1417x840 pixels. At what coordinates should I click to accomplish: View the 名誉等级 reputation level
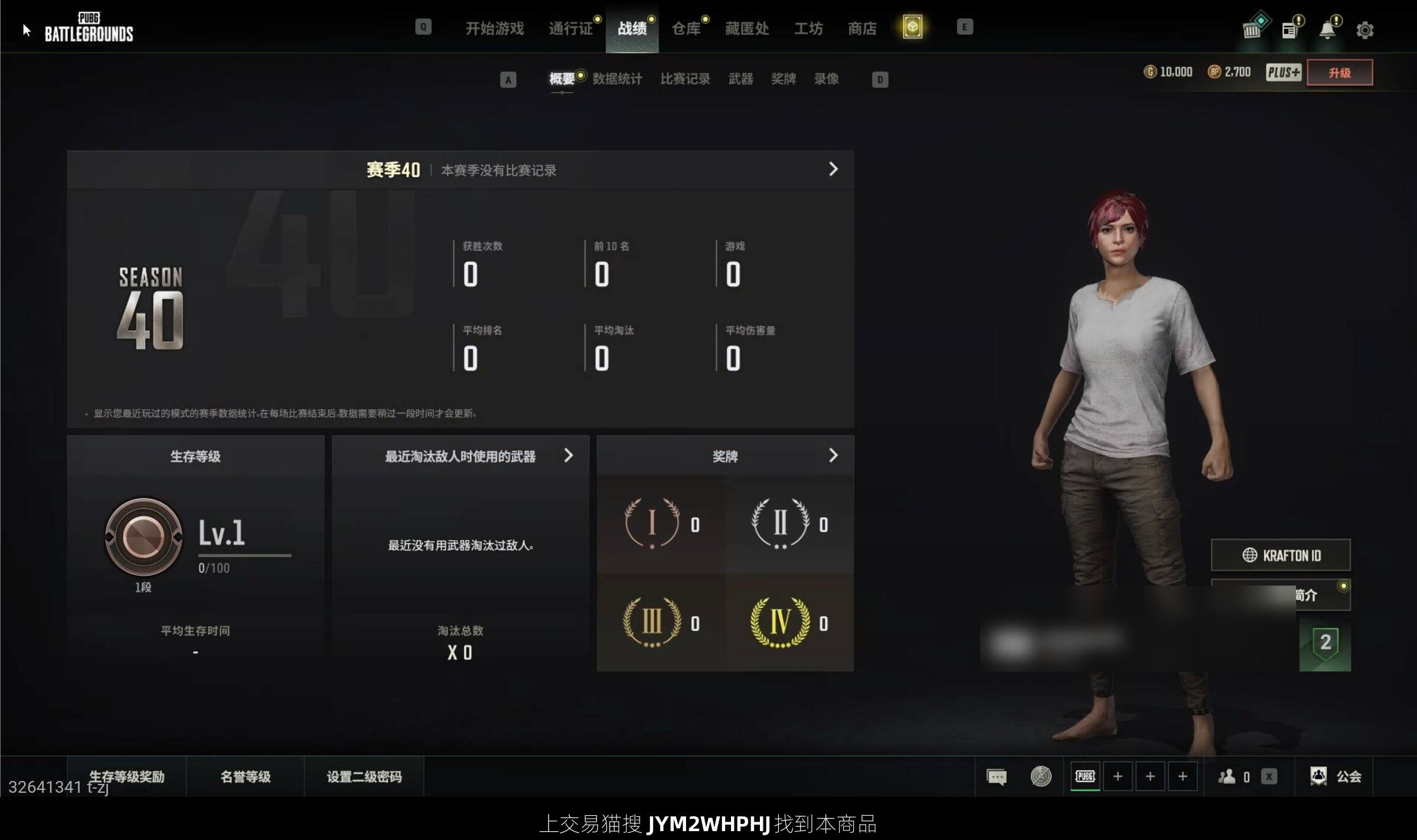coord(245,776)
